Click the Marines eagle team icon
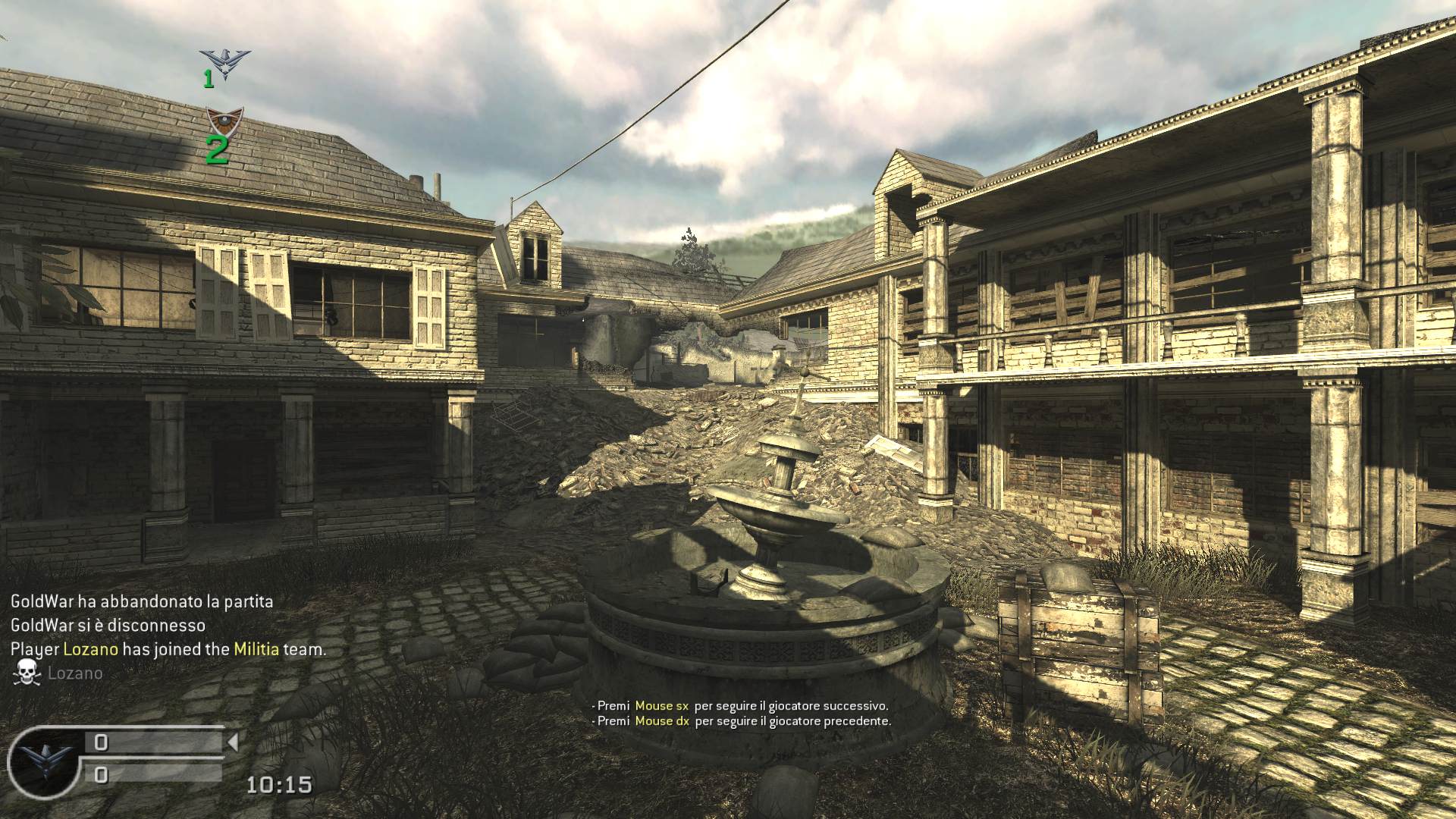This screenshot has height=819, width=1456. click(225, 64)
